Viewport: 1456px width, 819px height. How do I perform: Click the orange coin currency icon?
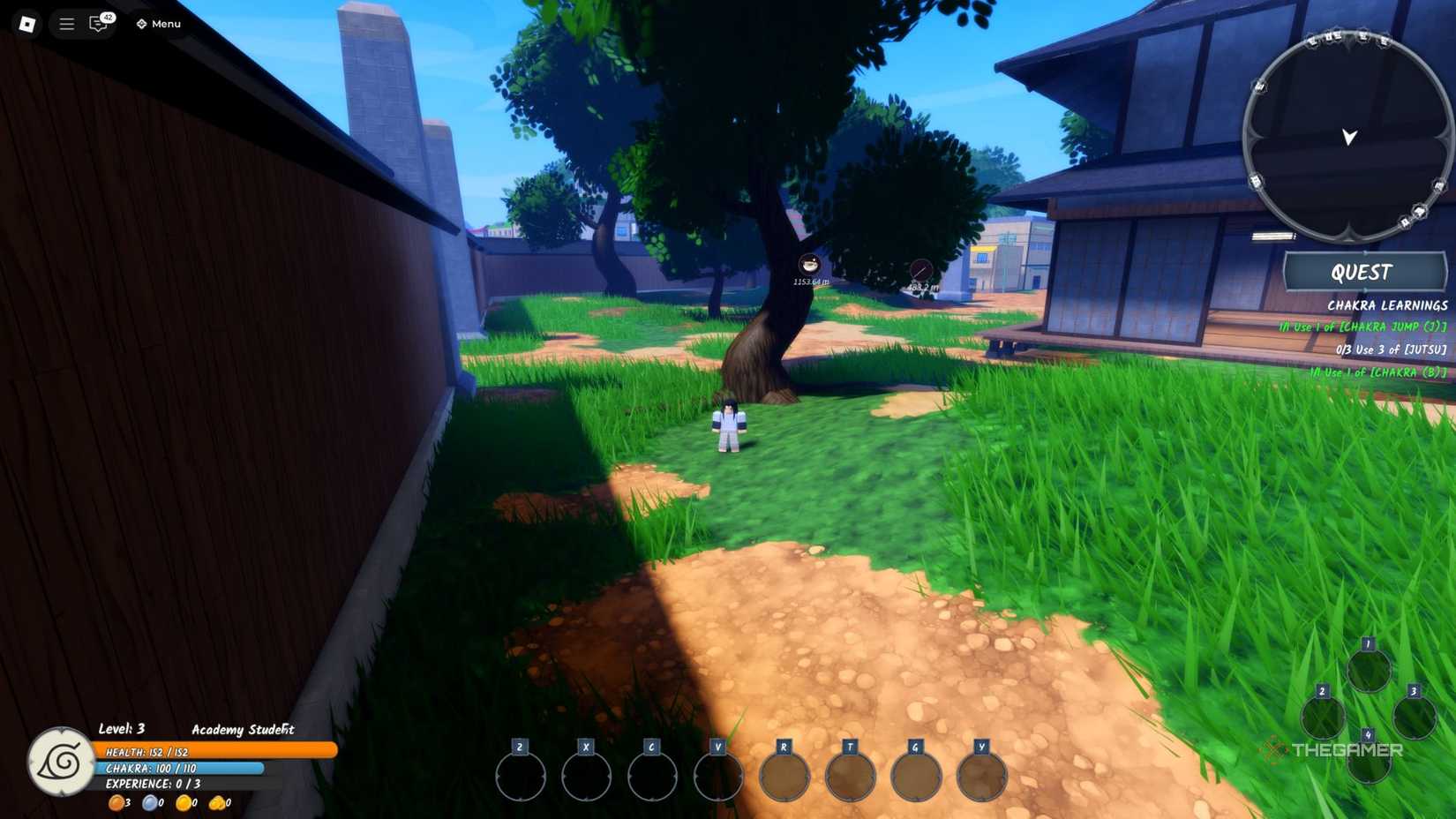pyautogui.click(x=117, y=802)
